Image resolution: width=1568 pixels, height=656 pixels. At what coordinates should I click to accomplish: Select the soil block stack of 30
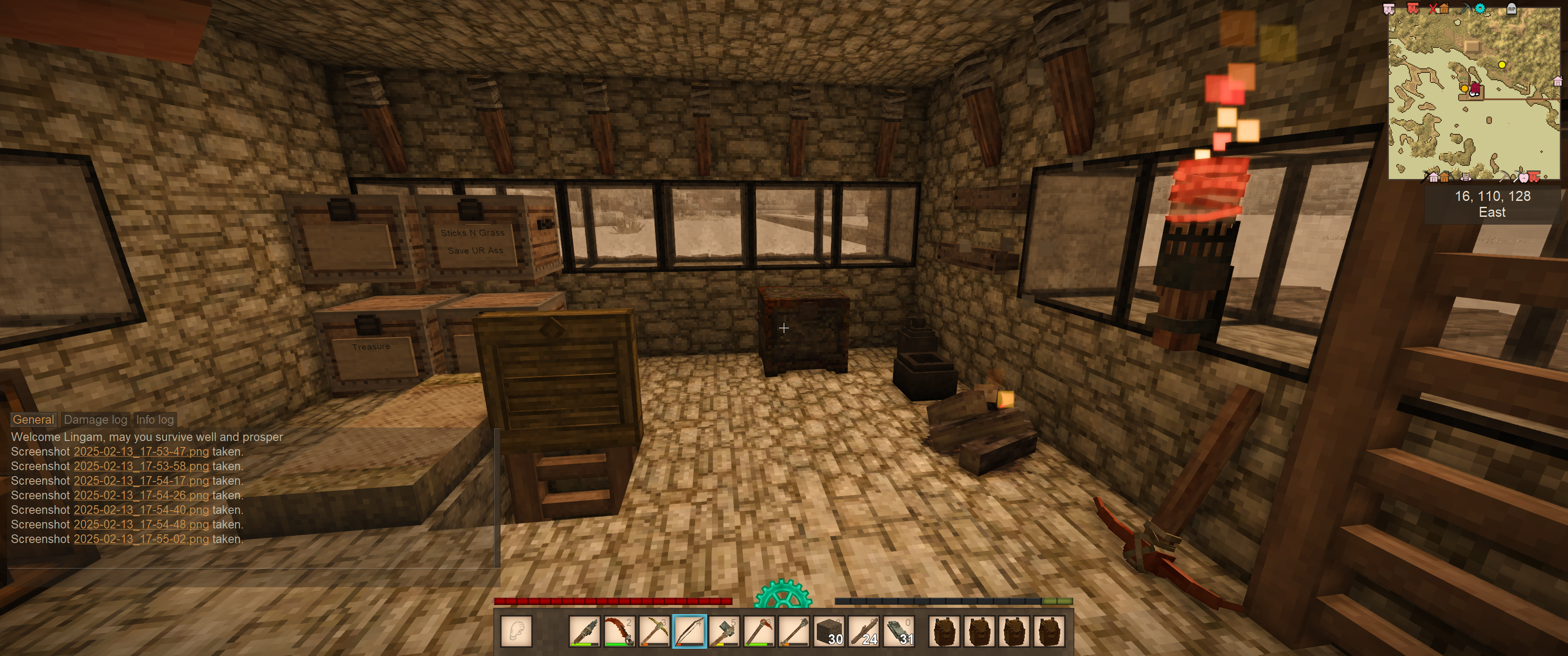point(829,631)
